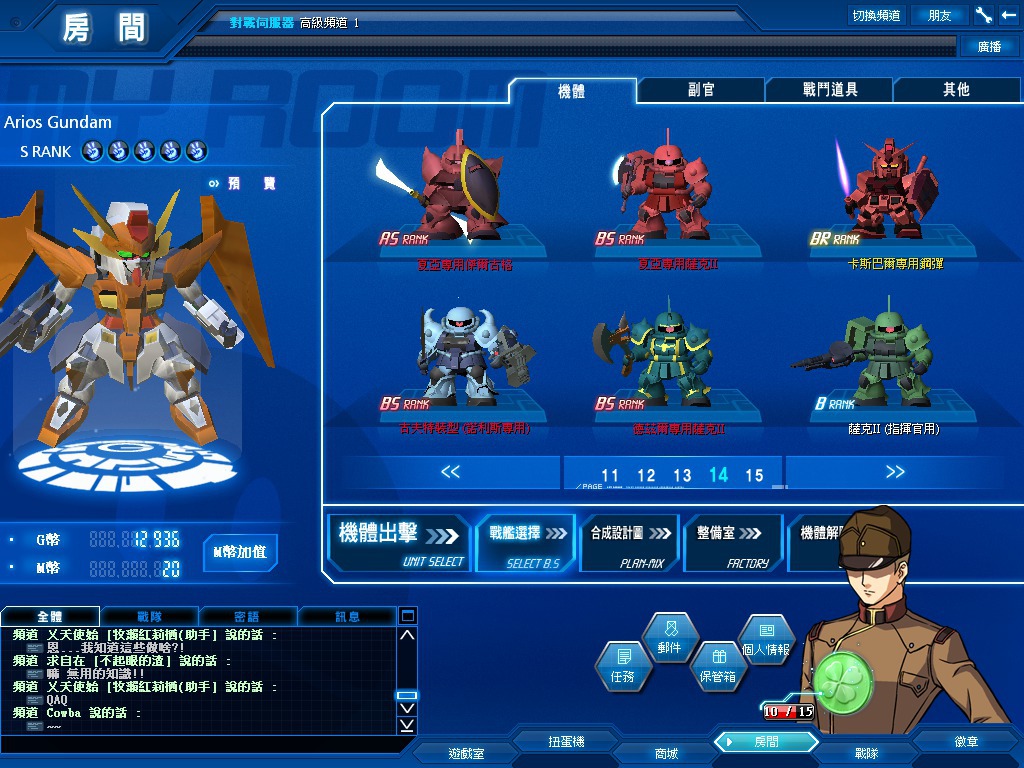Go to page 12 of units

[x=646, y=476]
